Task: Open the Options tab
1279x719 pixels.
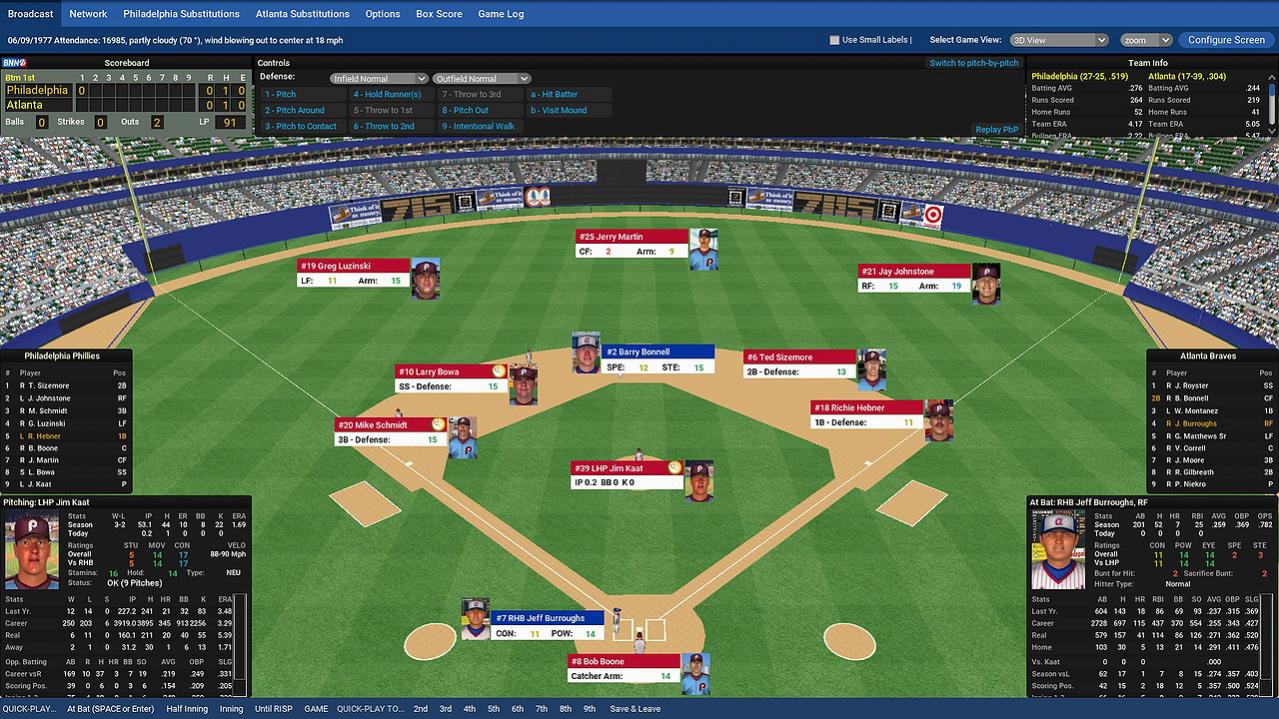Action: tap(382, 14)
